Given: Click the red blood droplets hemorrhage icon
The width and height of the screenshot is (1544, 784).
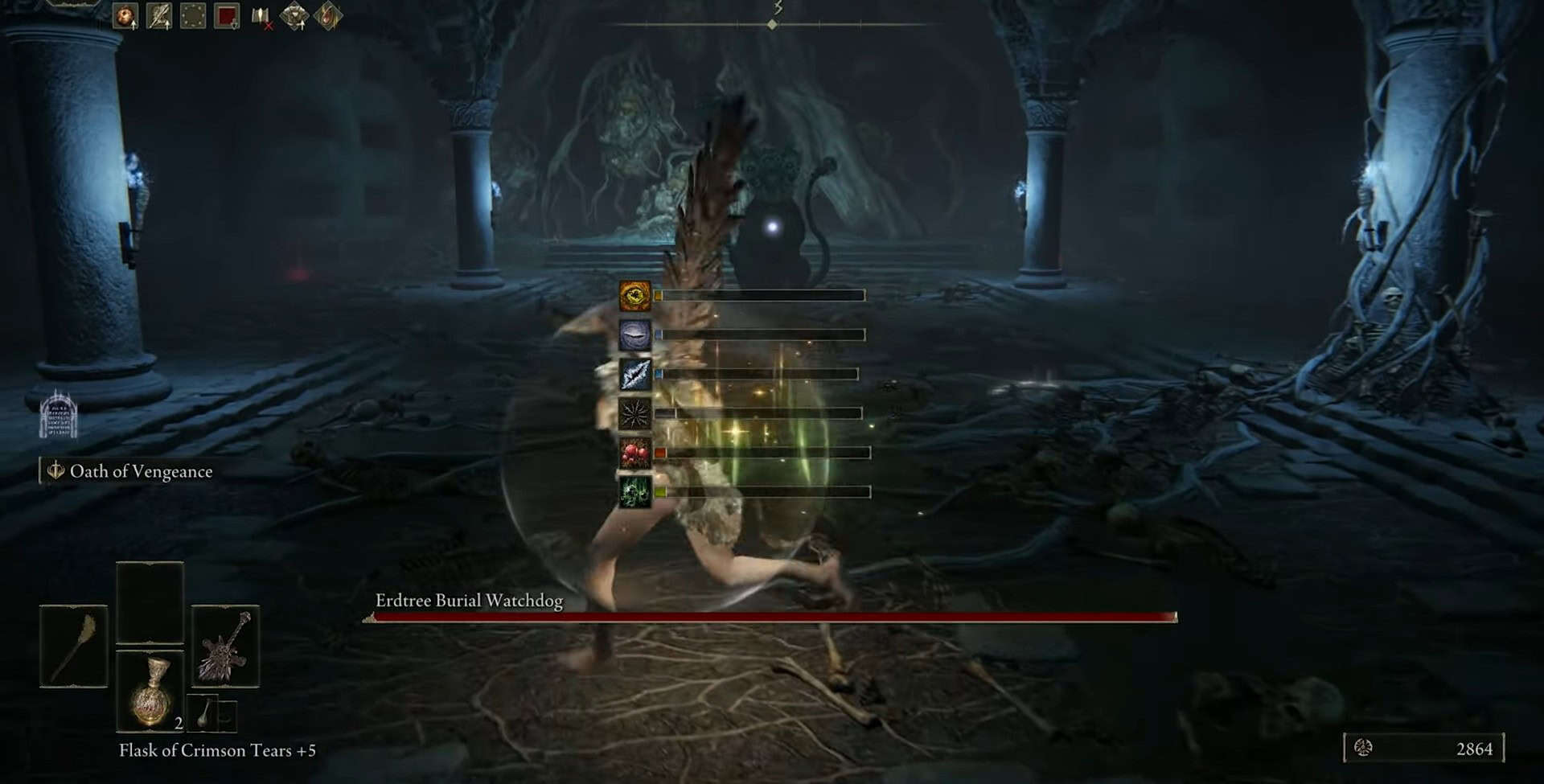Looking at the screenshot, I should (x=634, y=453).
